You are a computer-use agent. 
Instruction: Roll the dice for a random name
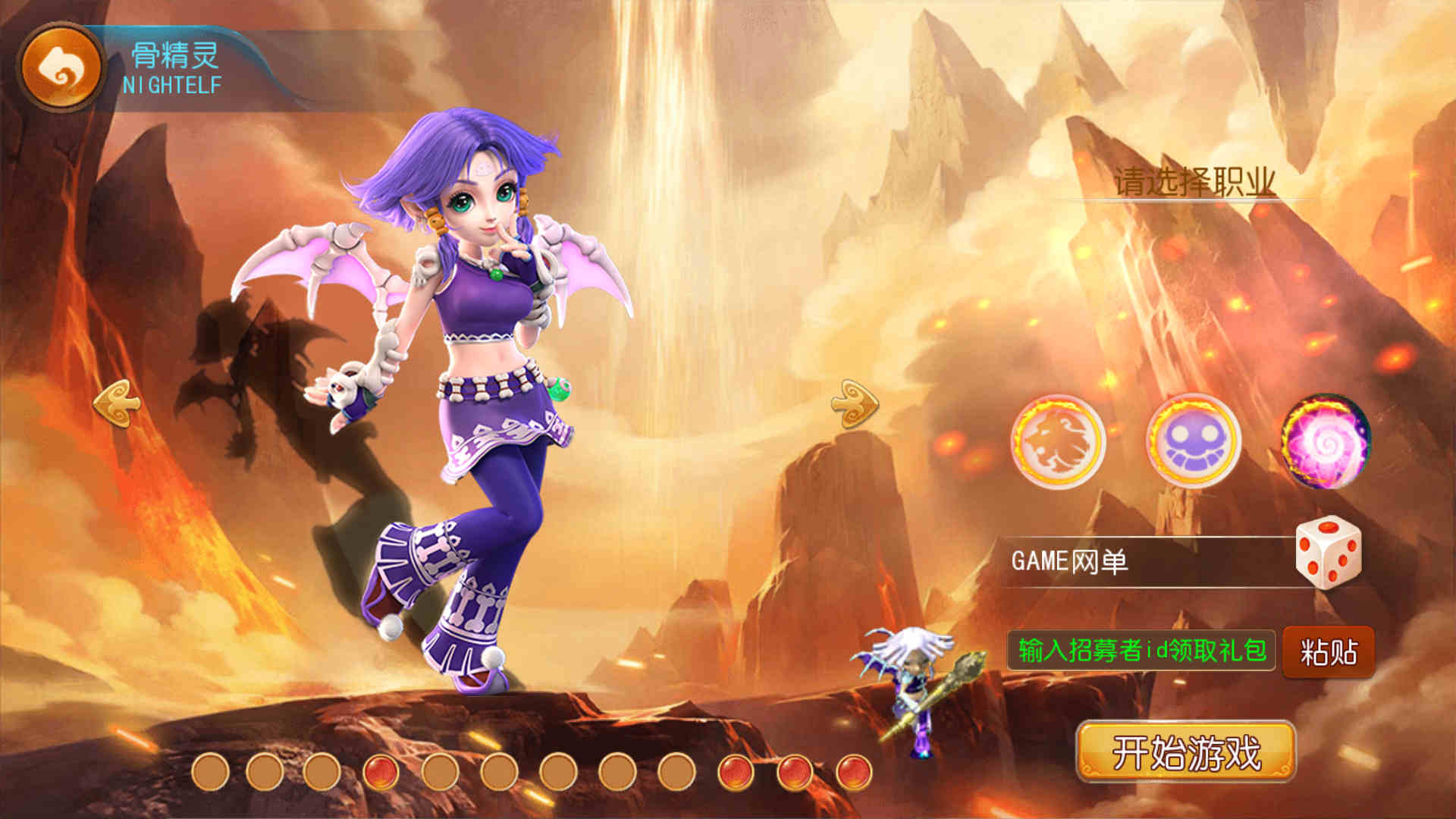point(1329,554)
